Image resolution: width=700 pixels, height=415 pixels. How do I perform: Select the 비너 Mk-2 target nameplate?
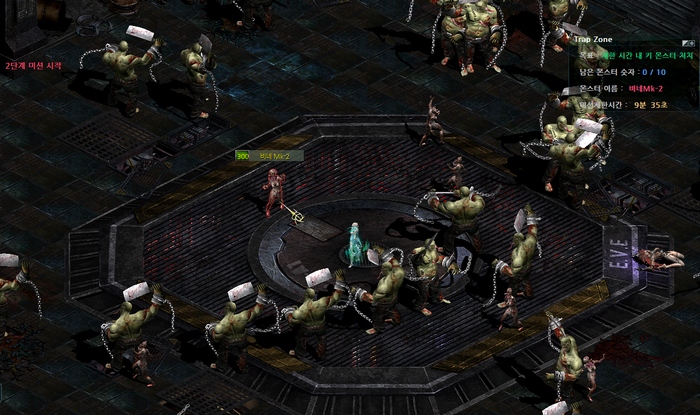269,156
